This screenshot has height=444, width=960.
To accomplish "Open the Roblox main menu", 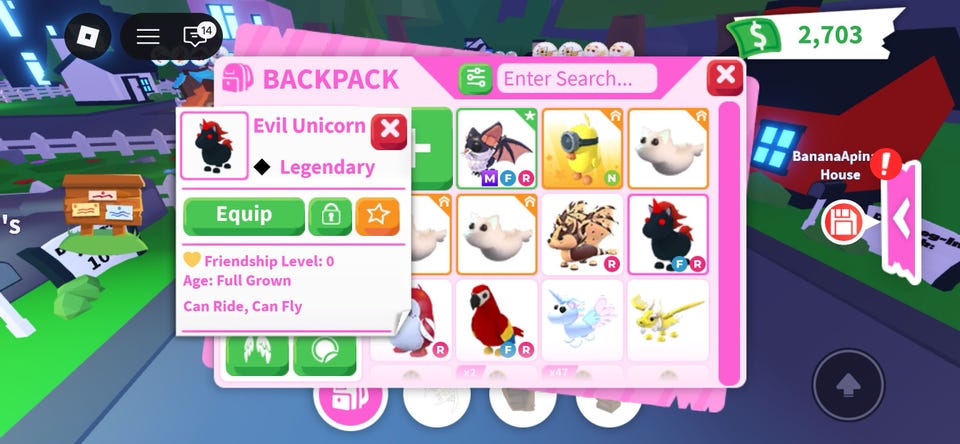I will [89, 37].
